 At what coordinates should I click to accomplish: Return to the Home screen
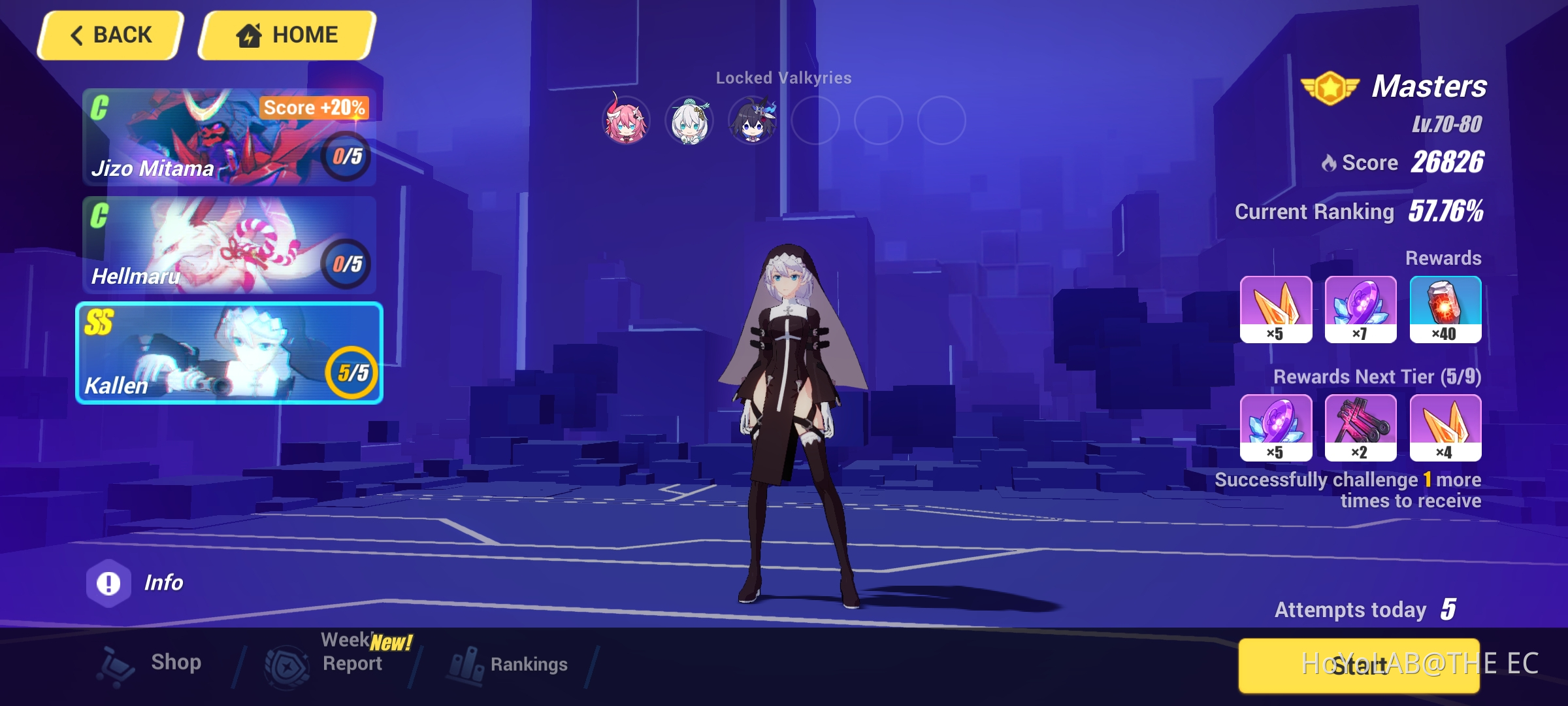coord(286,34)
